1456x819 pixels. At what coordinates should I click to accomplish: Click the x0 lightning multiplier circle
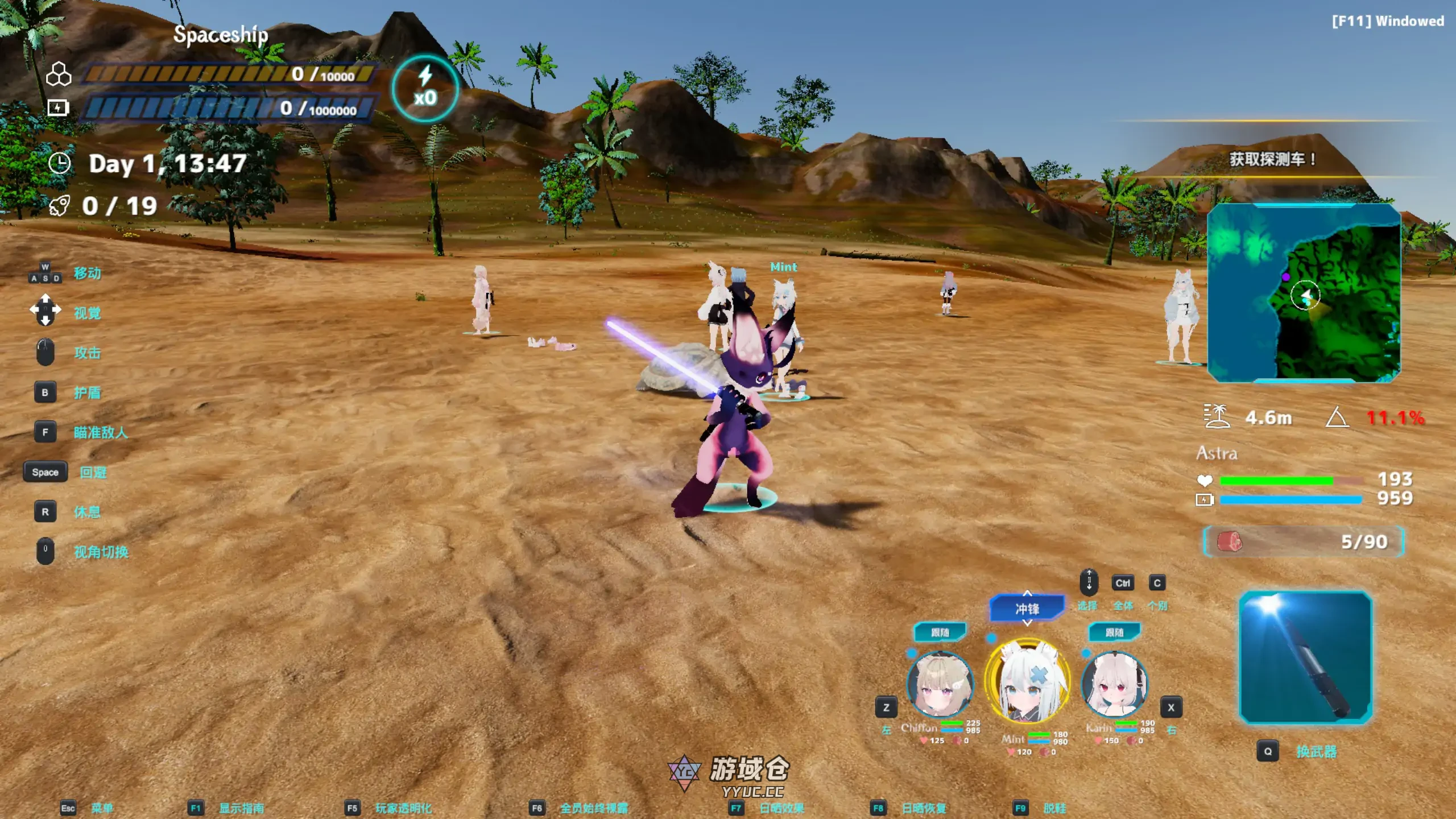(425, 90)
